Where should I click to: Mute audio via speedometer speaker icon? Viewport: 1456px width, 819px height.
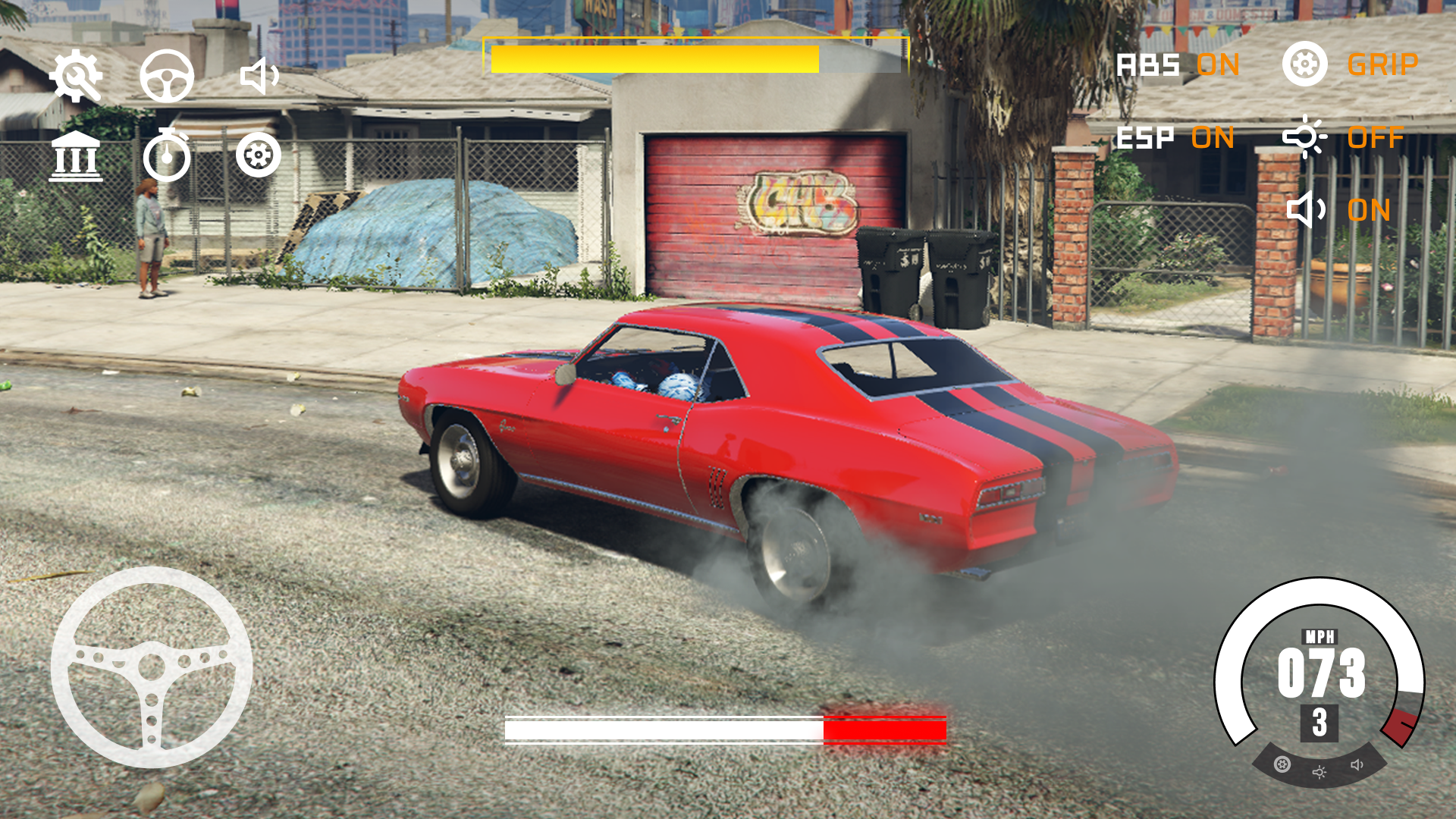pos(1356,766)
